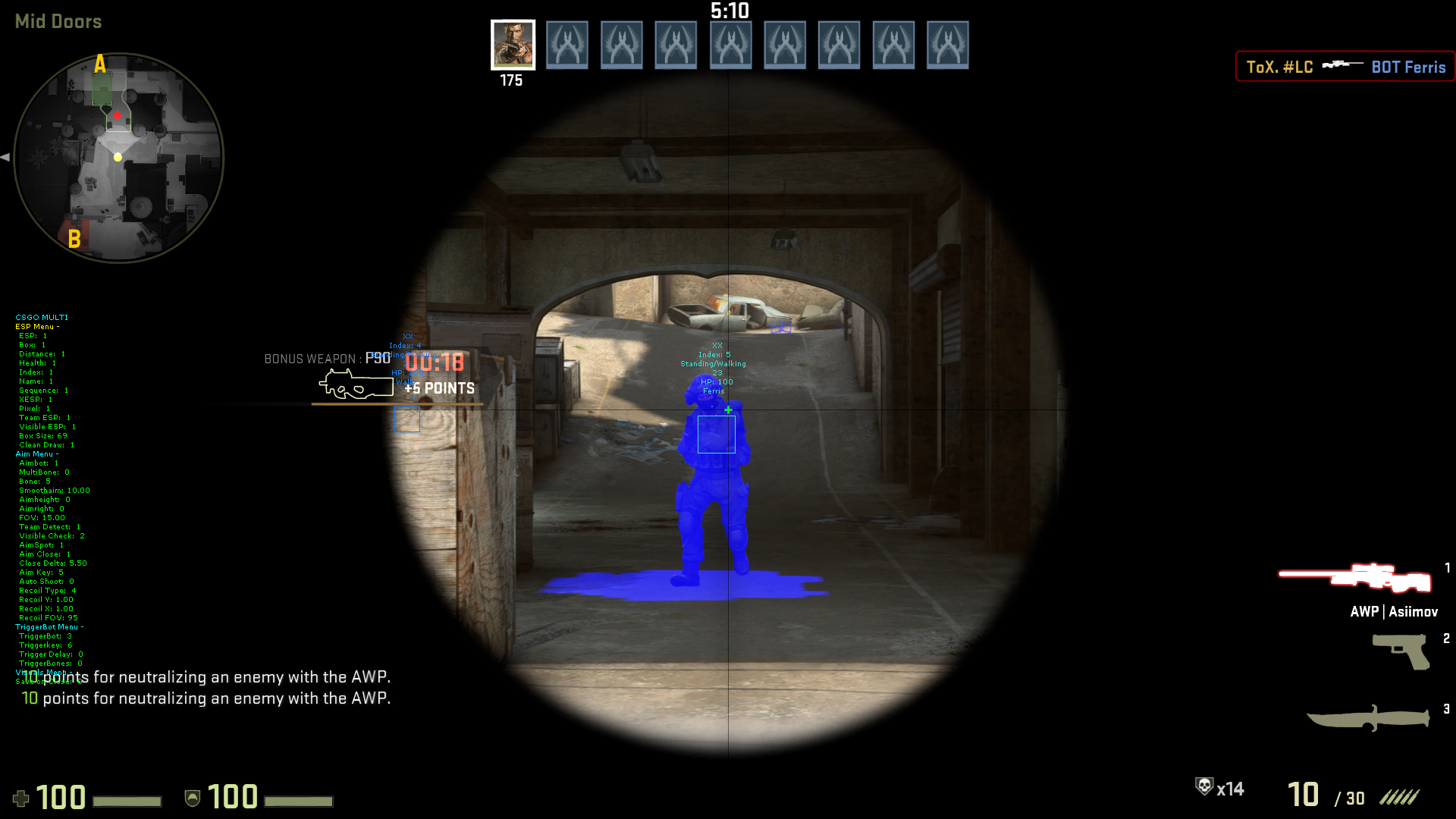Click the P90 bonus weapon icon

356,385
